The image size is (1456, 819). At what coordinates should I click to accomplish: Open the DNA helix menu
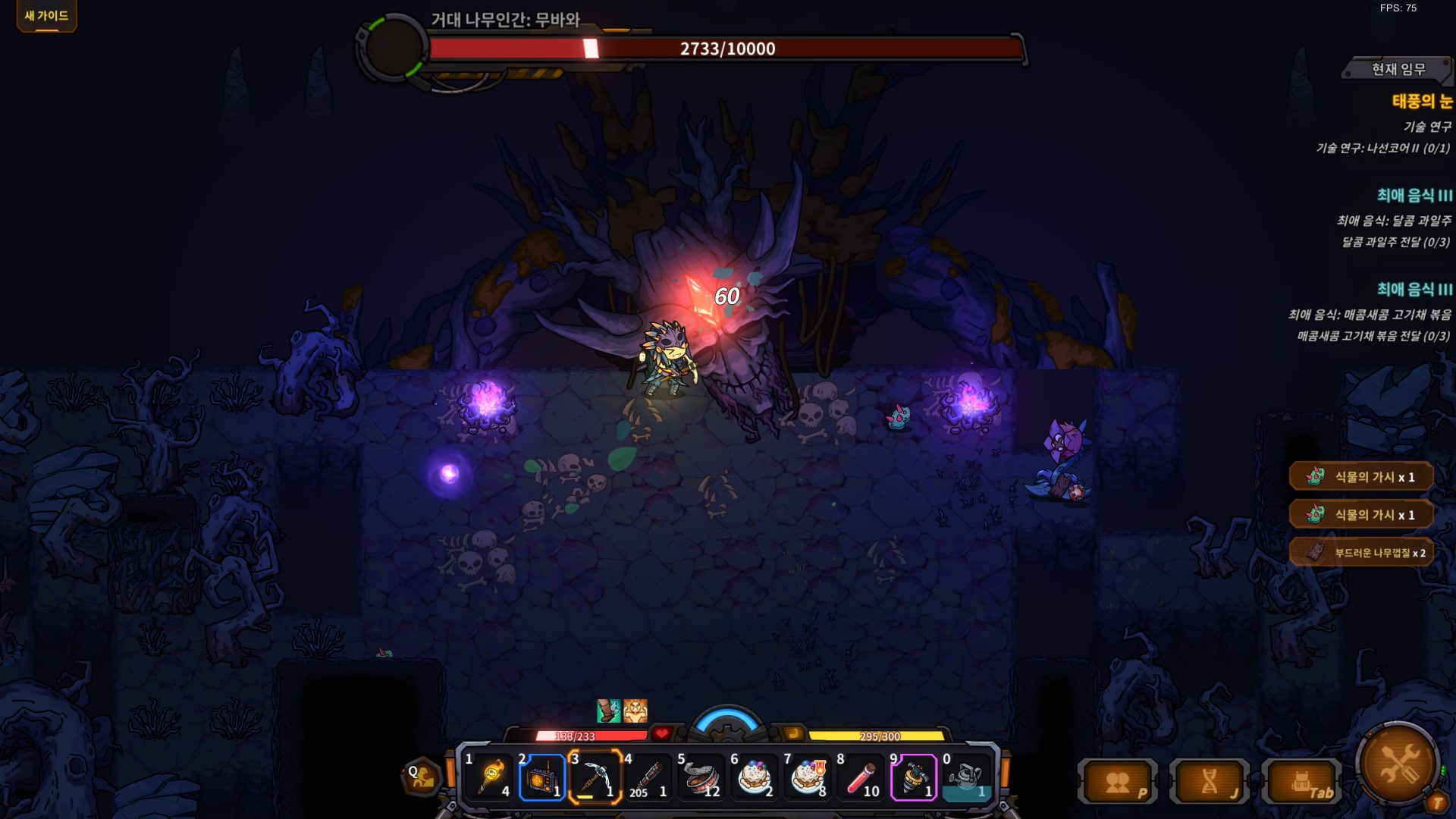tap(1210, 782)
